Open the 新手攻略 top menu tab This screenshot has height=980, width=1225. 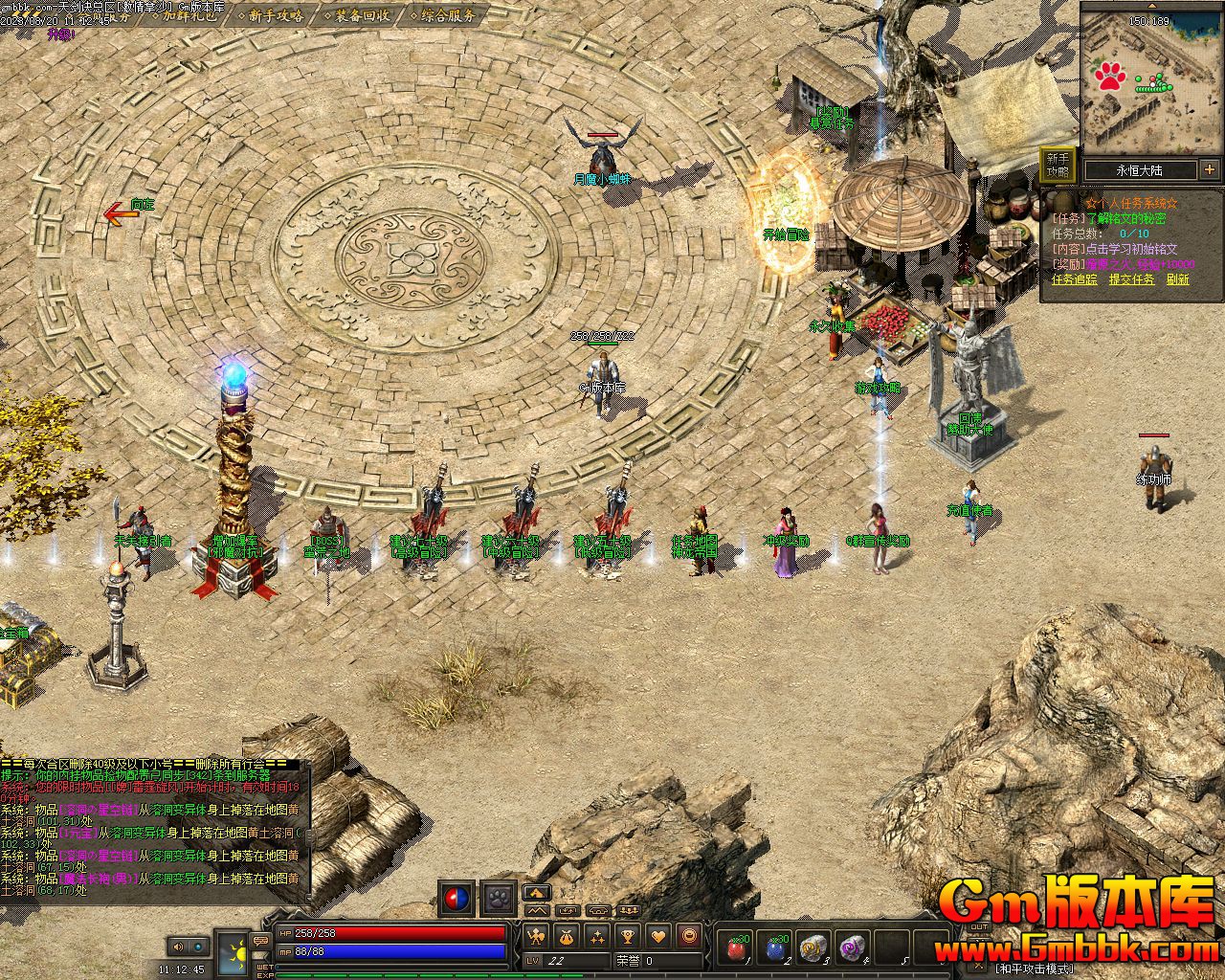(276, 15)
